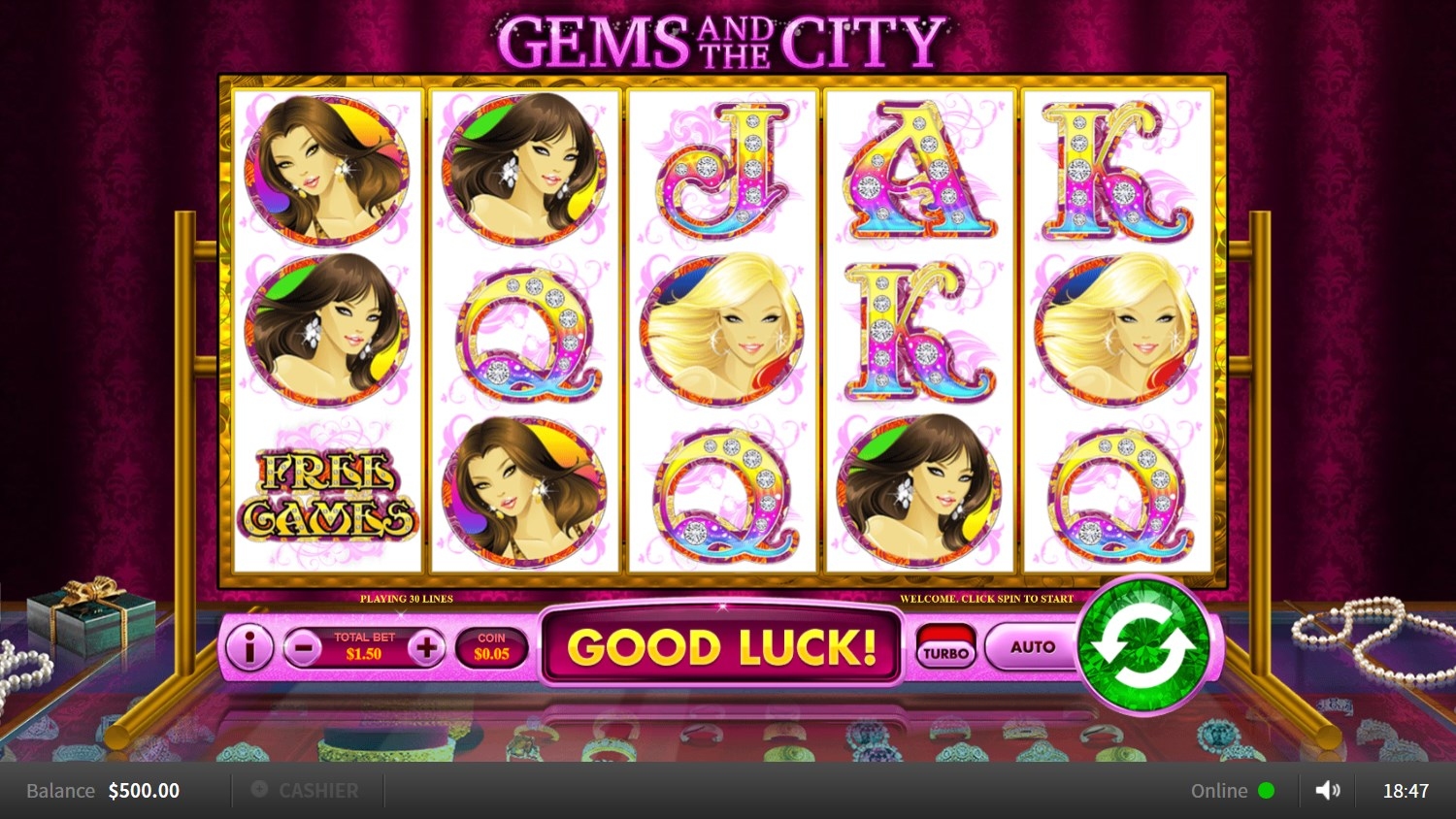Mute sound with the speaker icon
The image size is (1456, 819).
pyautogui.click(x=1327, y=791)
